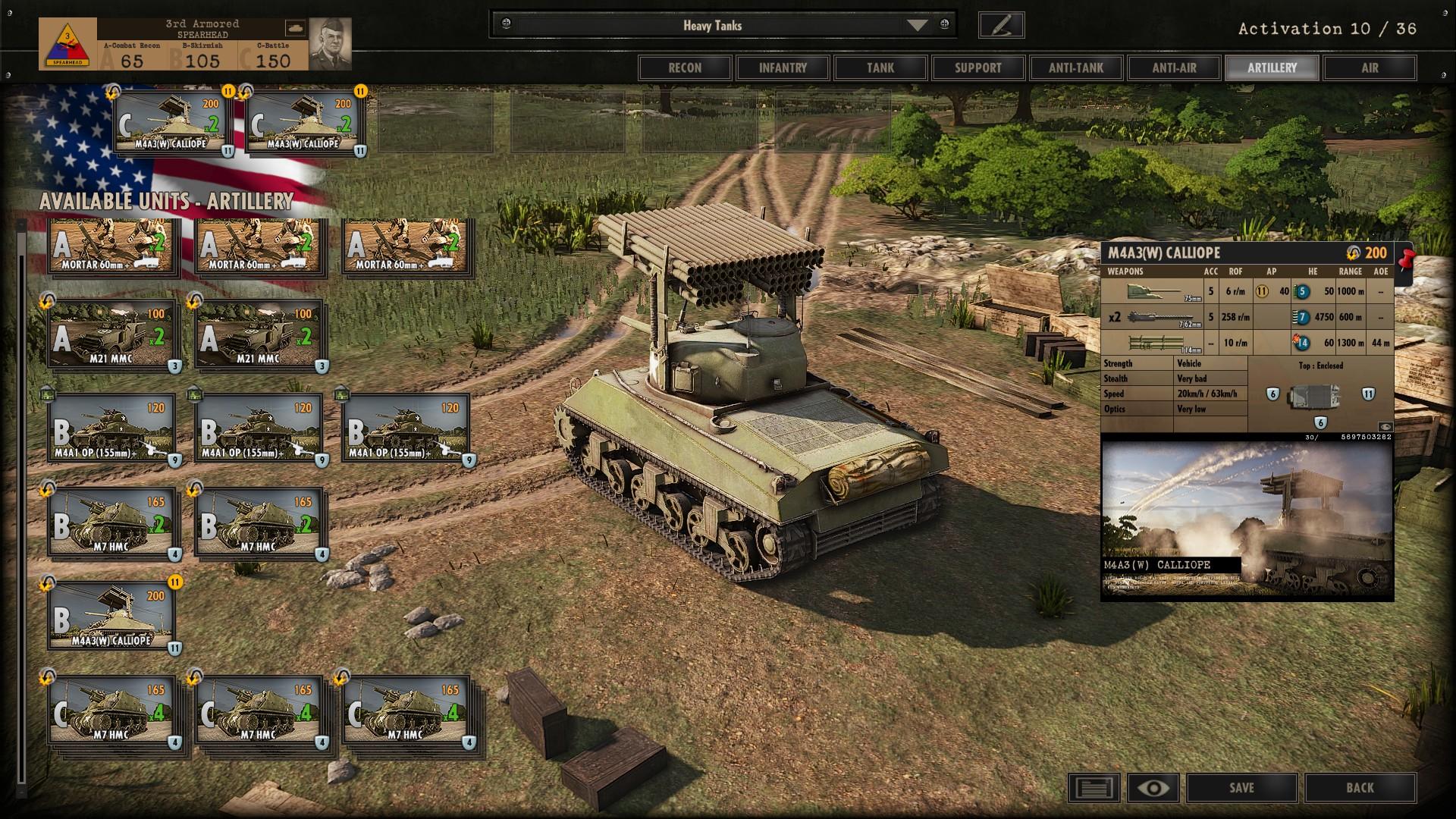
Task: Select the Artillery tab
Action: point(1272,67)
